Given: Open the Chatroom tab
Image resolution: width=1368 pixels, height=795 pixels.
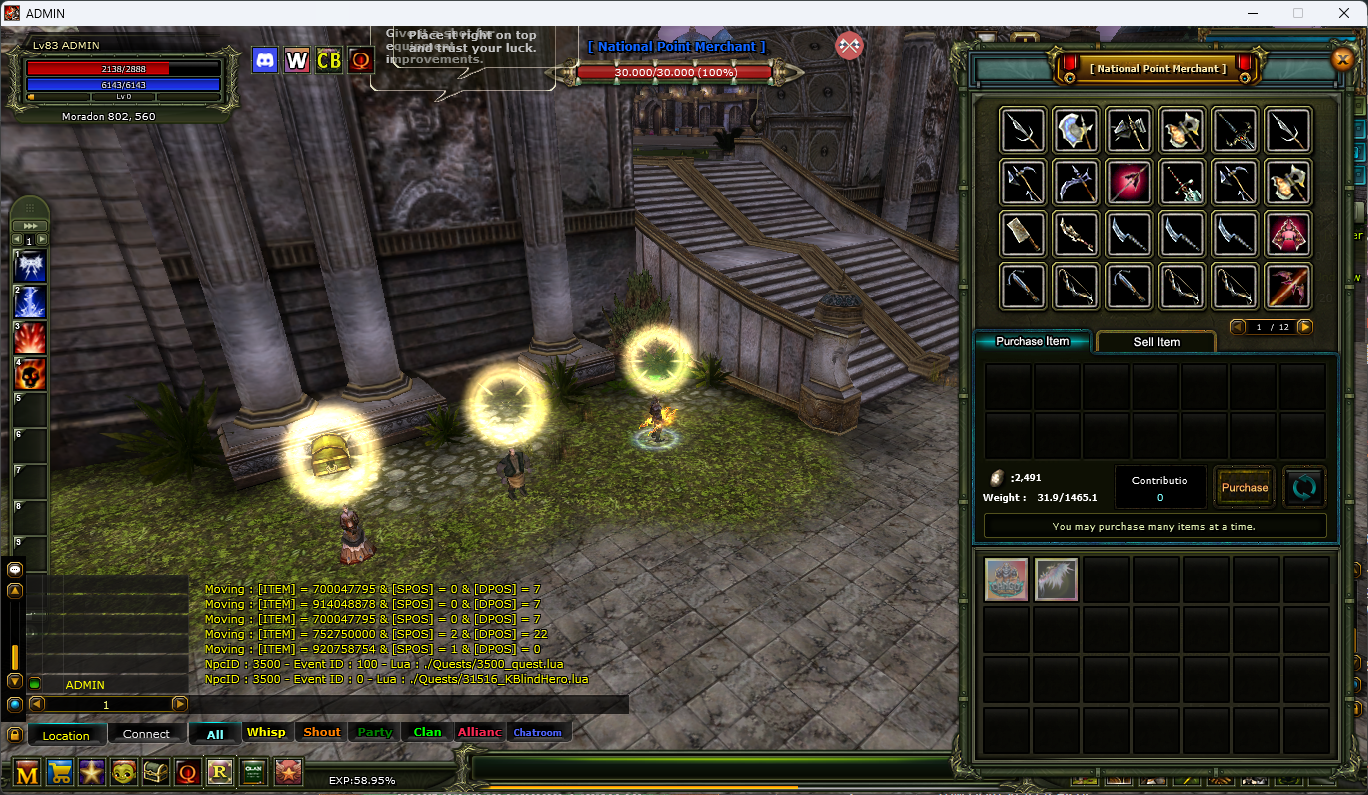Looking at the screenshot, I should tap(538, 732).
